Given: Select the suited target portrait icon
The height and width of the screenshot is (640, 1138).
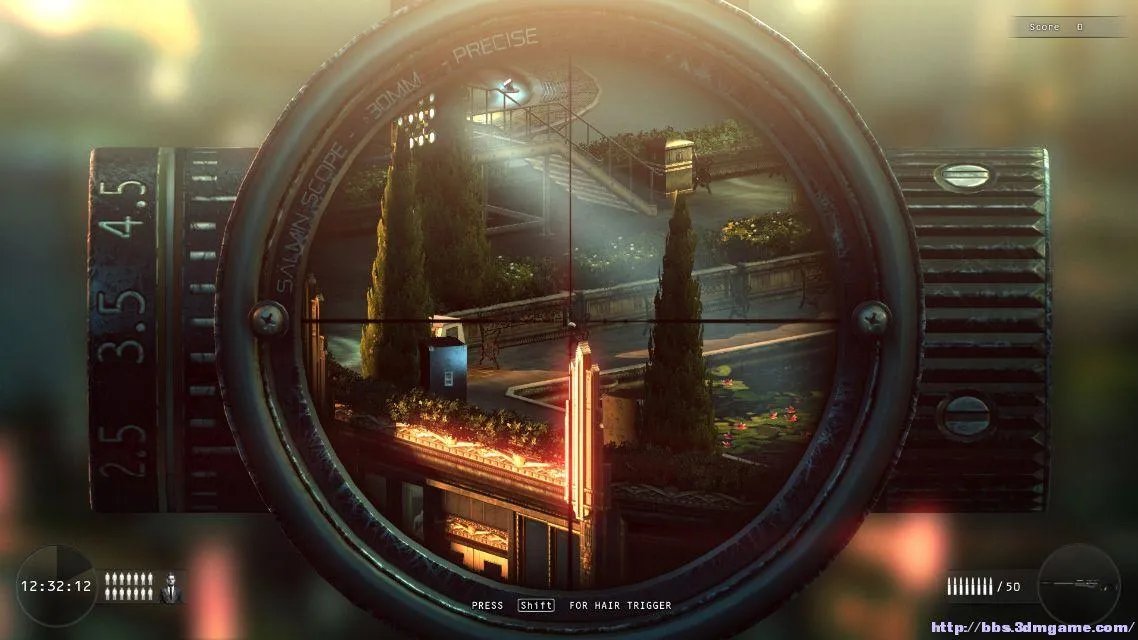Looking at the screenshot, I should point(171,587).
